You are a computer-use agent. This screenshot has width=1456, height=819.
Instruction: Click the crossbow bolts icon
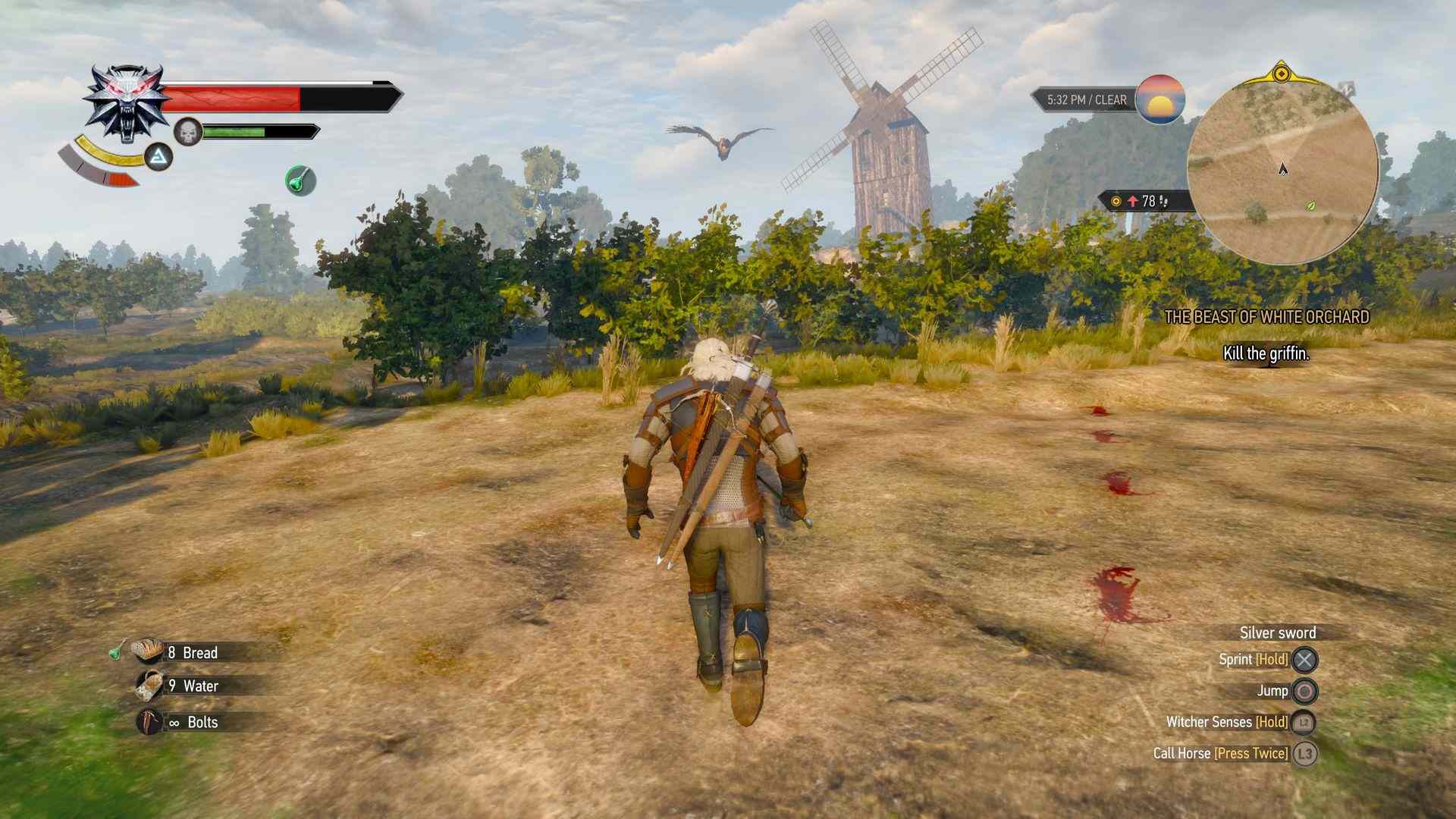point(146,721)
